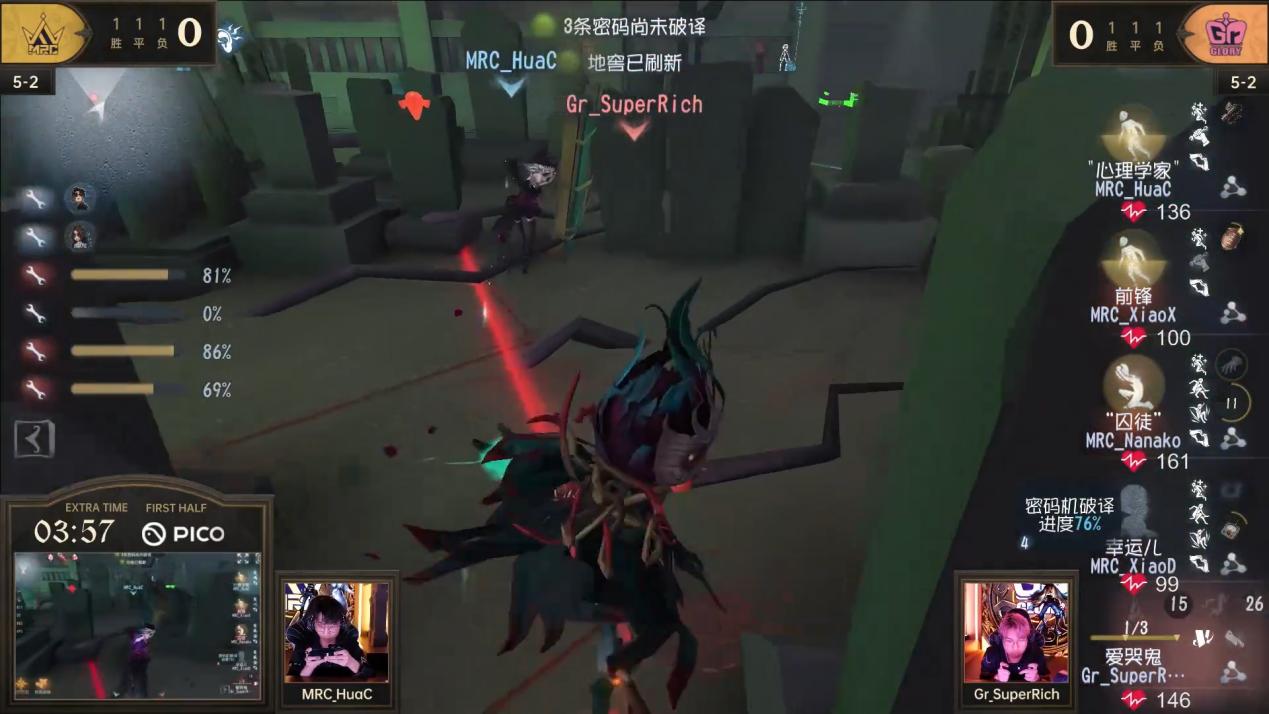Open the picture-in-picture survivor view thumbnail
The image size is (1269, 714).
pos(137,625)
